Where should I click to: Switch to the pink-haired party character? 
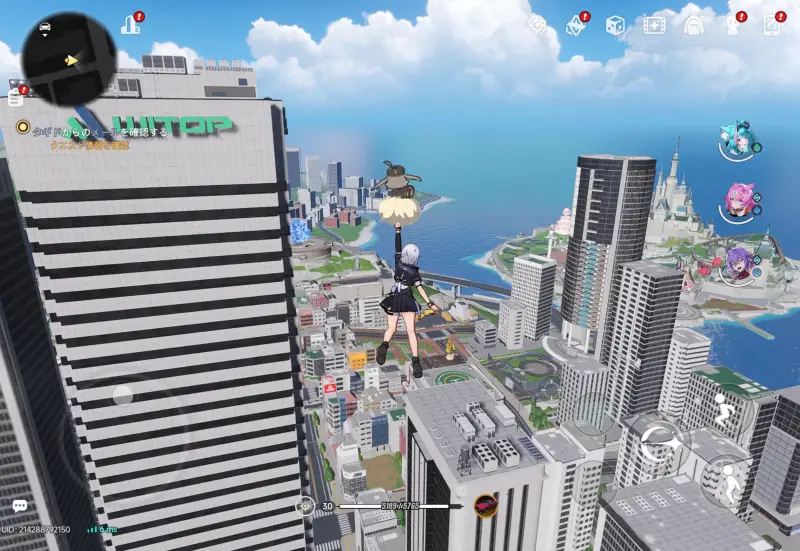pos(738,203)
